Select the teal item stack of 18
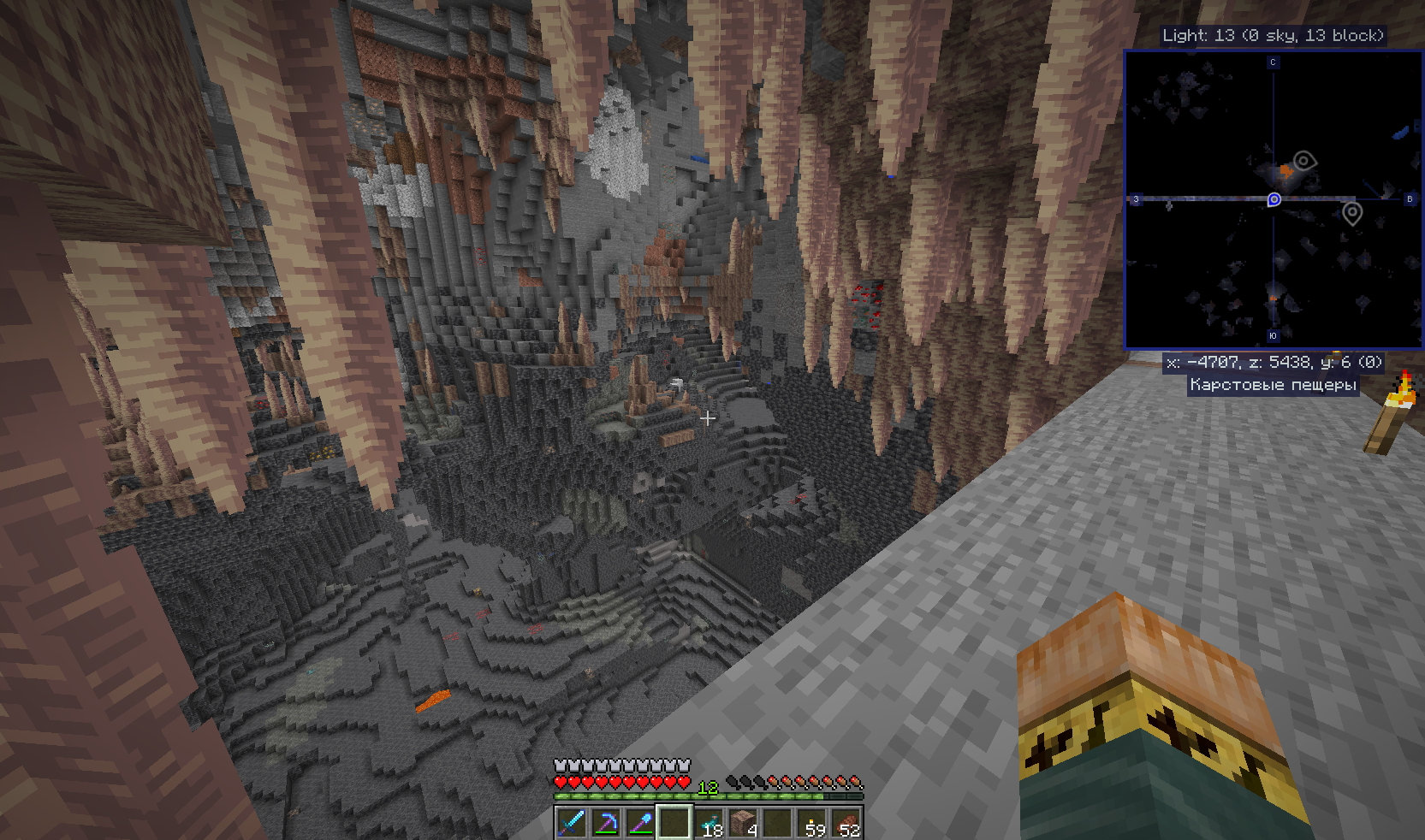 tap(709, 823)
